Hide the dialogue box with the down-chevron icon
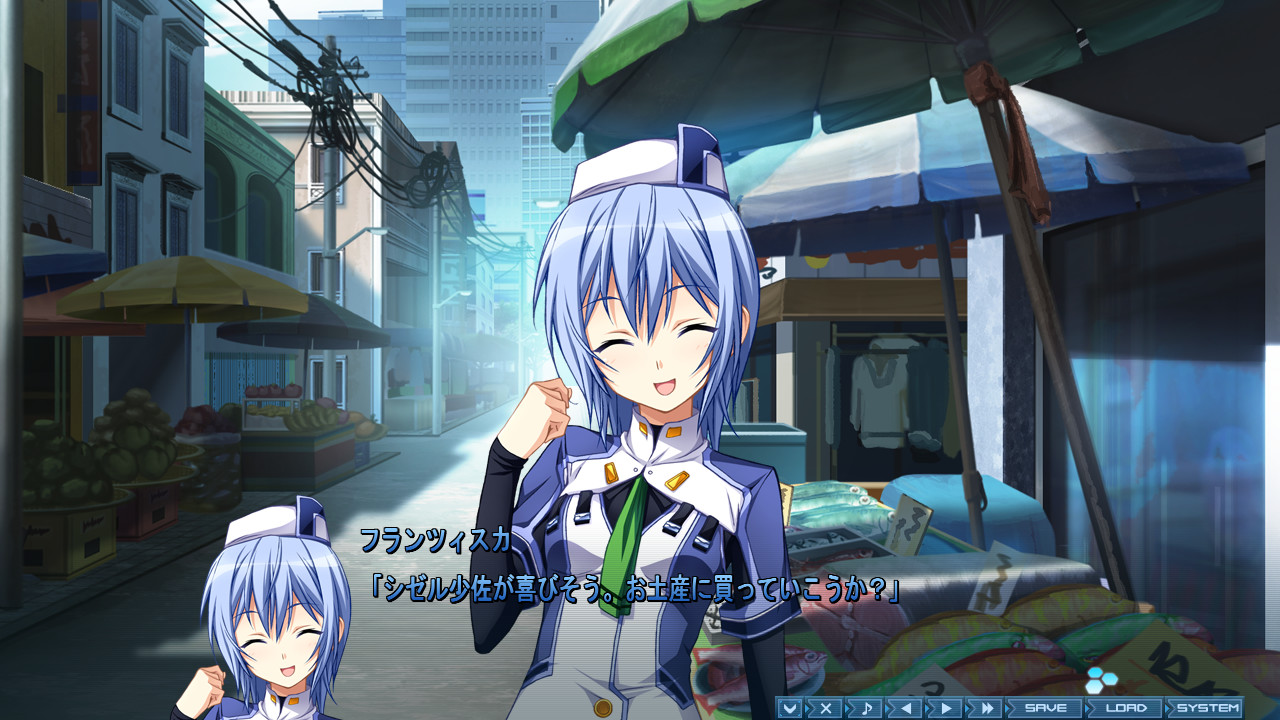 point(792,707)
